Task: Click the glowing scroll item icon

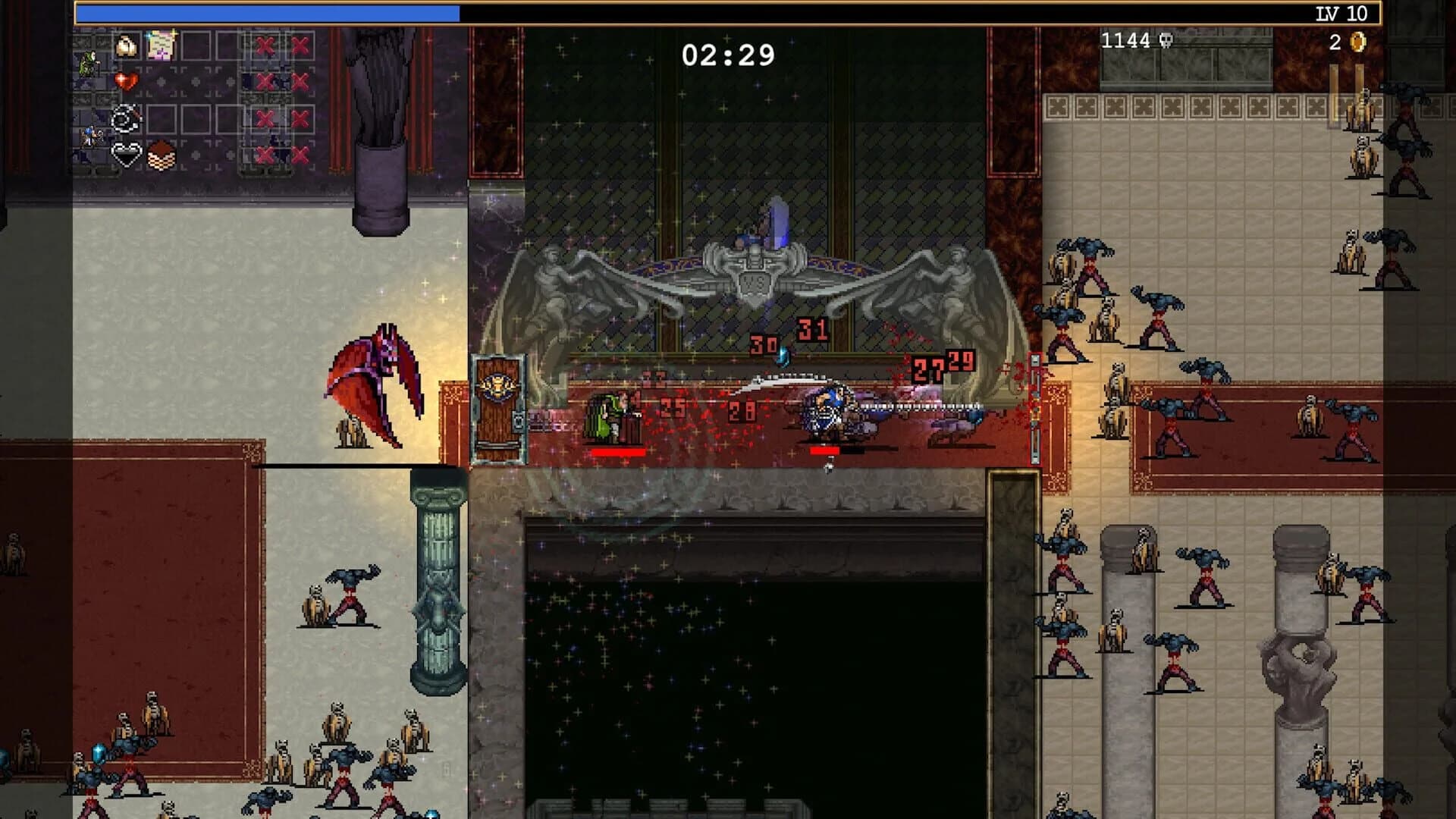Action: (160, 46)
